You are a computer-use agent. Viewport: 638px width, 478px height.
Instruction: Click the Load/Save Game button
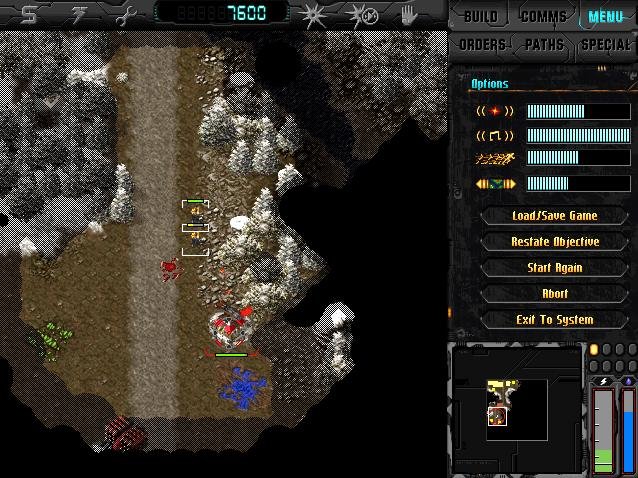pyautogui.click(x=554, y=215)
